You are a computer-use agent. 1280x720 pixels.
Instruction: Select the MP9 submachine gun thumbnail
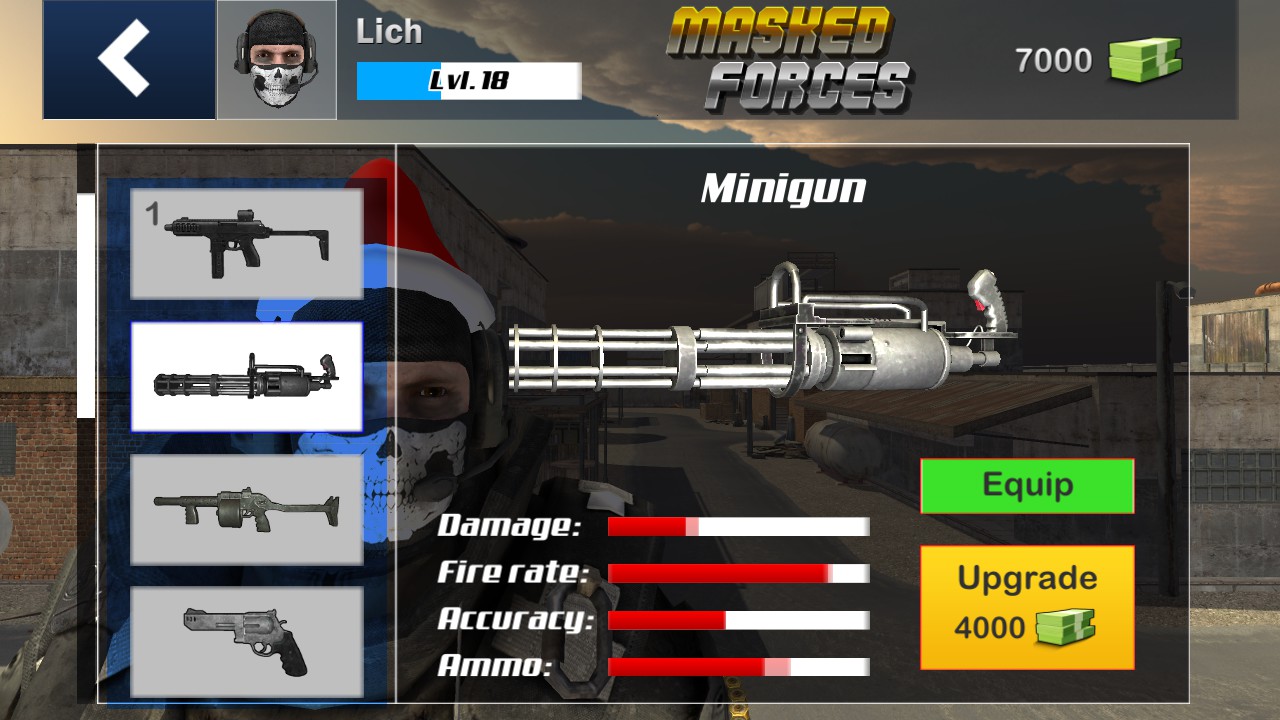(247, 243)
